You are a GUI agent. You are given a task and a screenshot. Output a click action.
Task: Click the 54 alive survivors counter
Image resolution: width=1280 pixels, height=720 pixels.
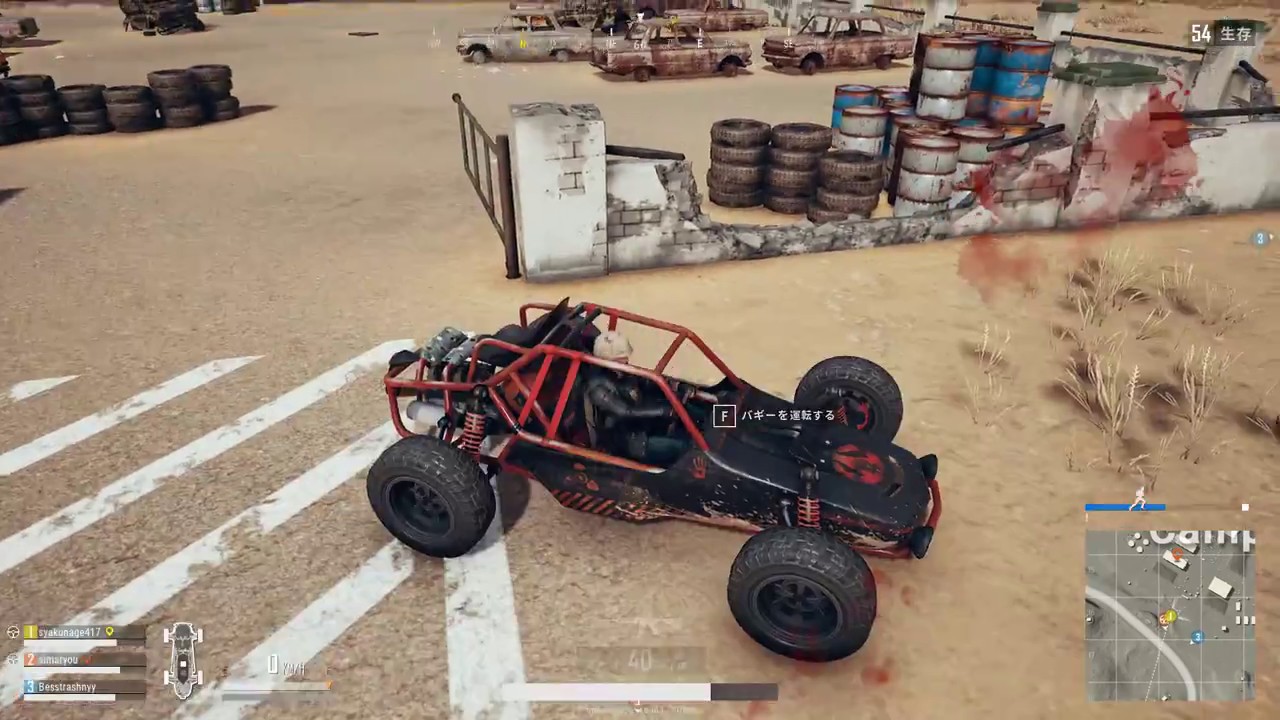(x=1202, y=33)
